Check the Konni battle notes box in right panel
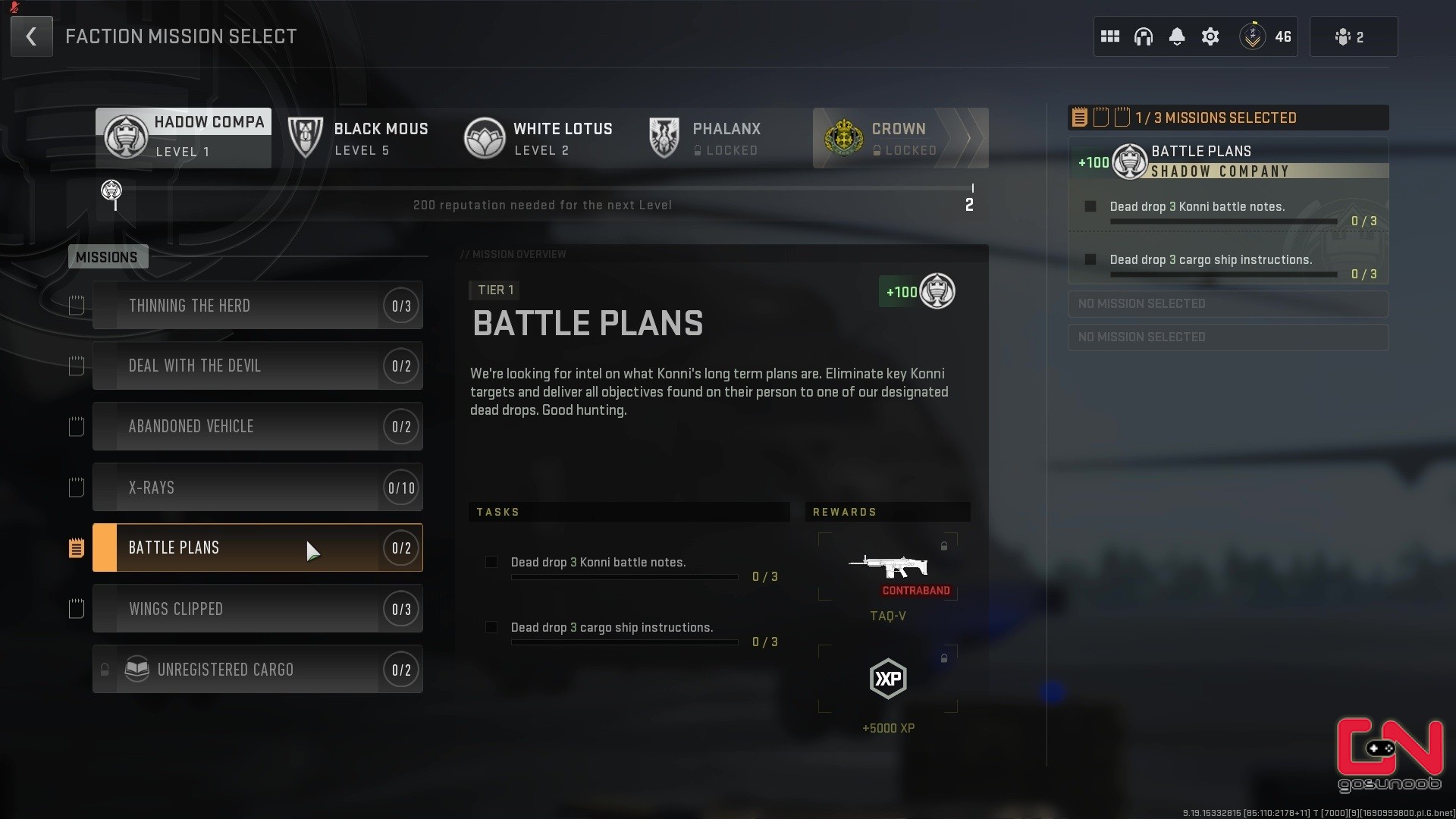The height and width of the screenshot is (819, 1456). (1090, 206)
